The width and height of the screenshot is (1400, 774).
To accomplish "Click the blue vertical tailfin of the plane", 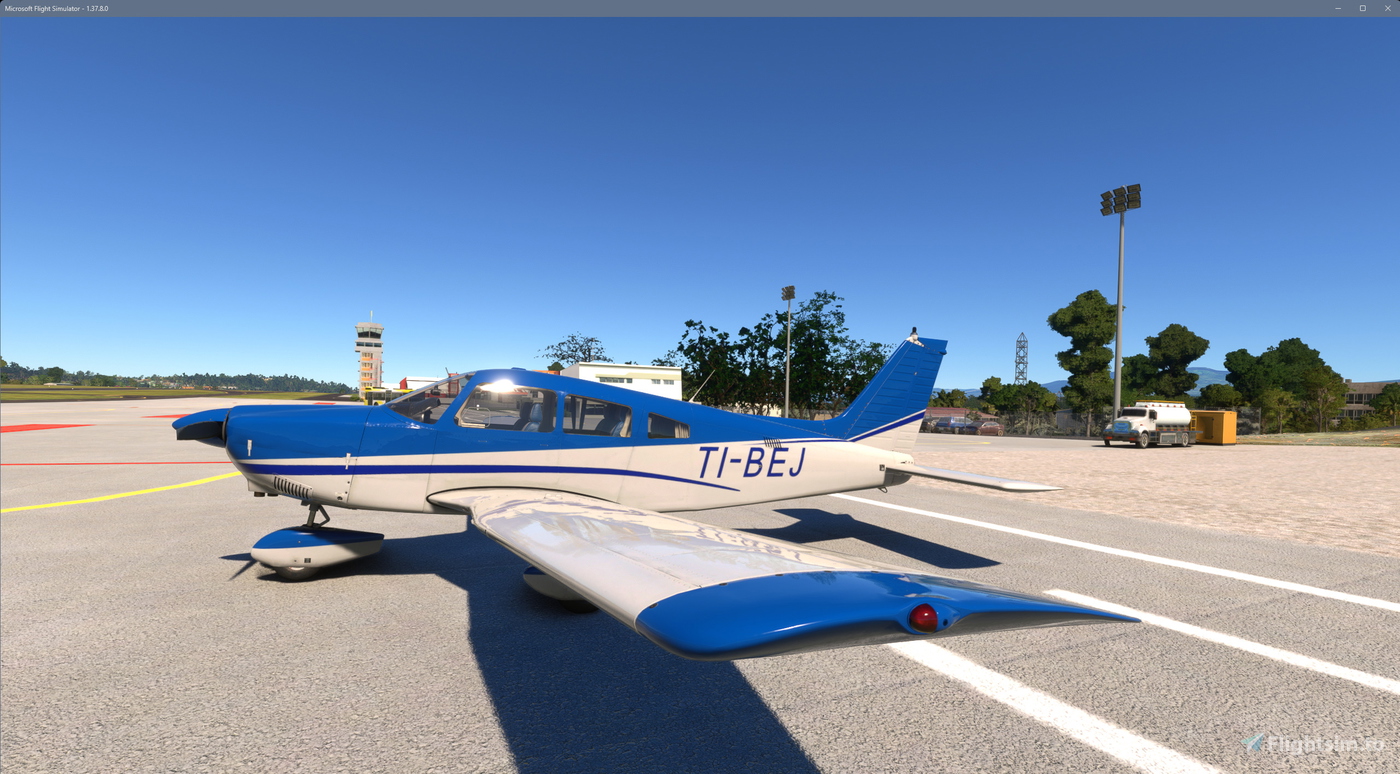I will click(900, 390).
